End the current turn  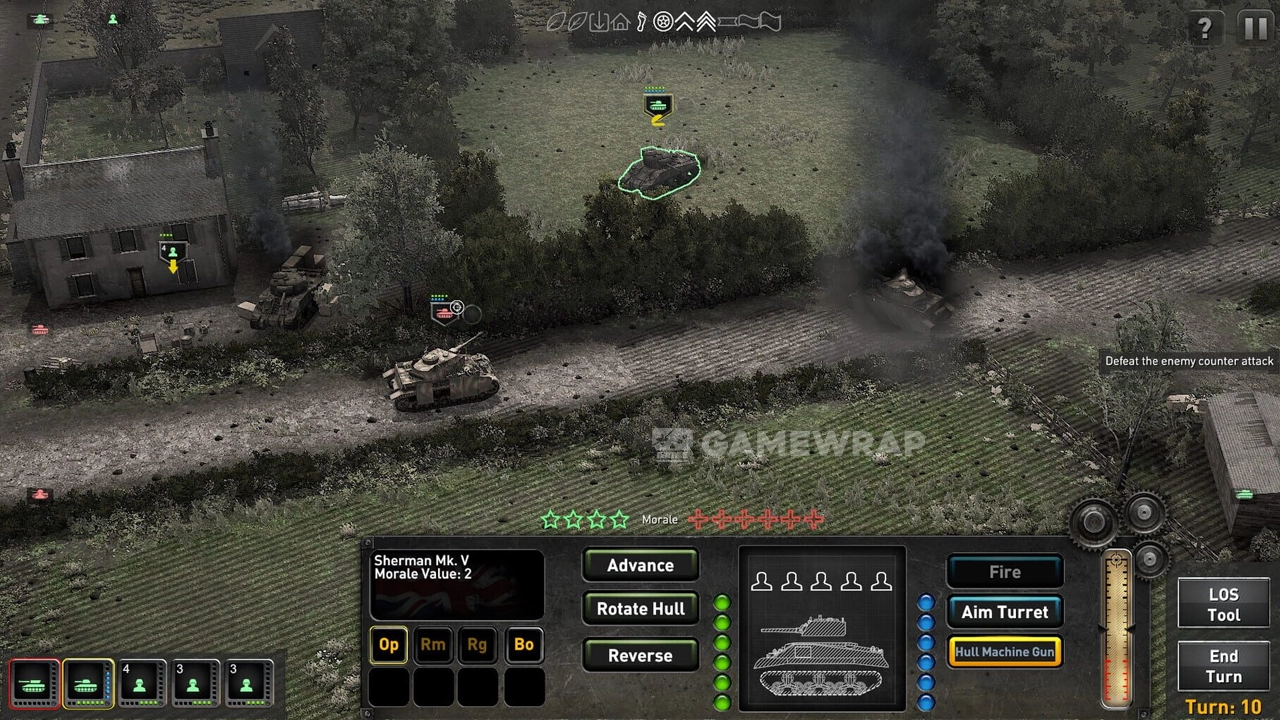tap(1223, 666)
